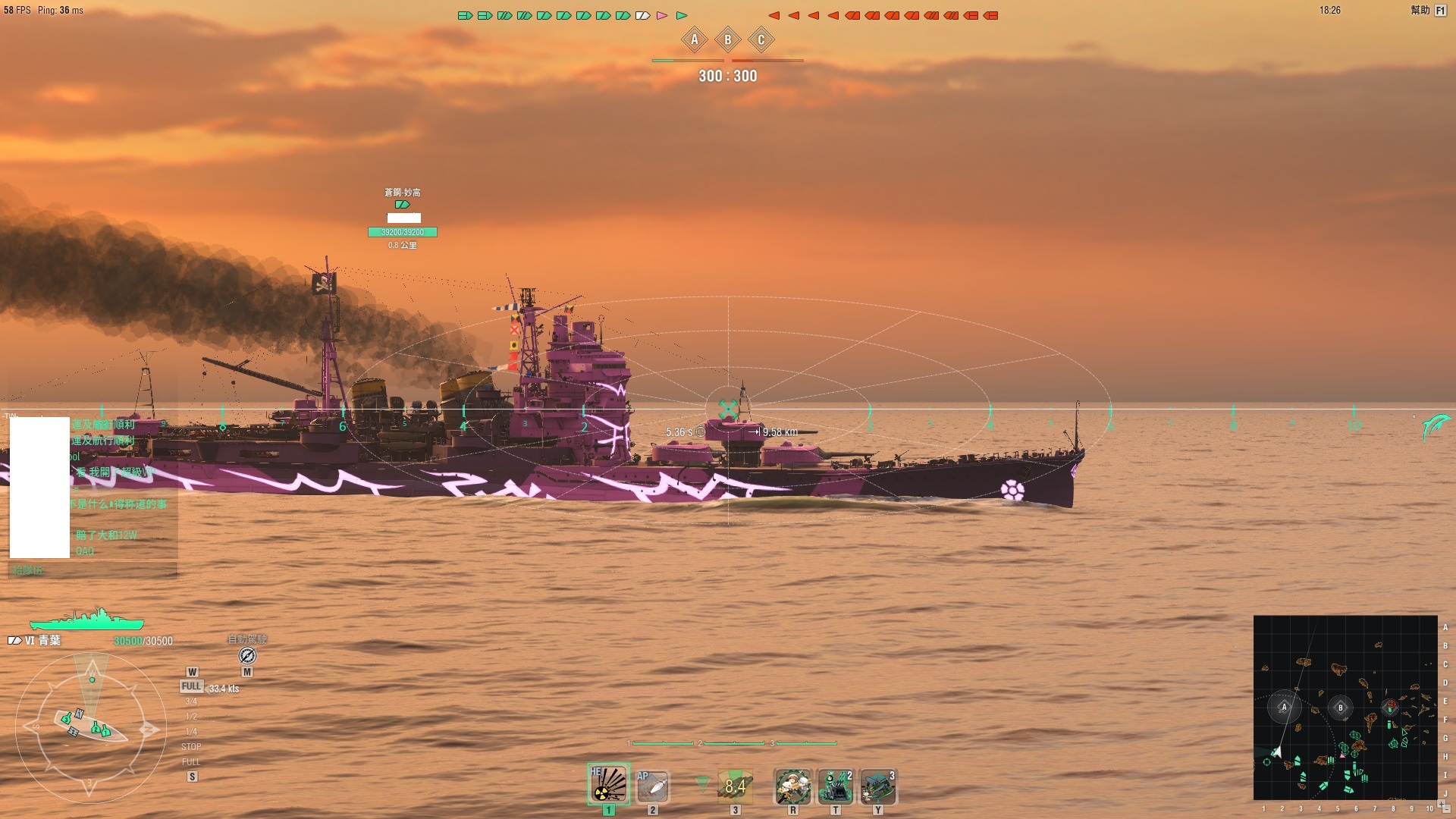
Task: Toggle the autopilot compass icon
Action: (247, 655)
